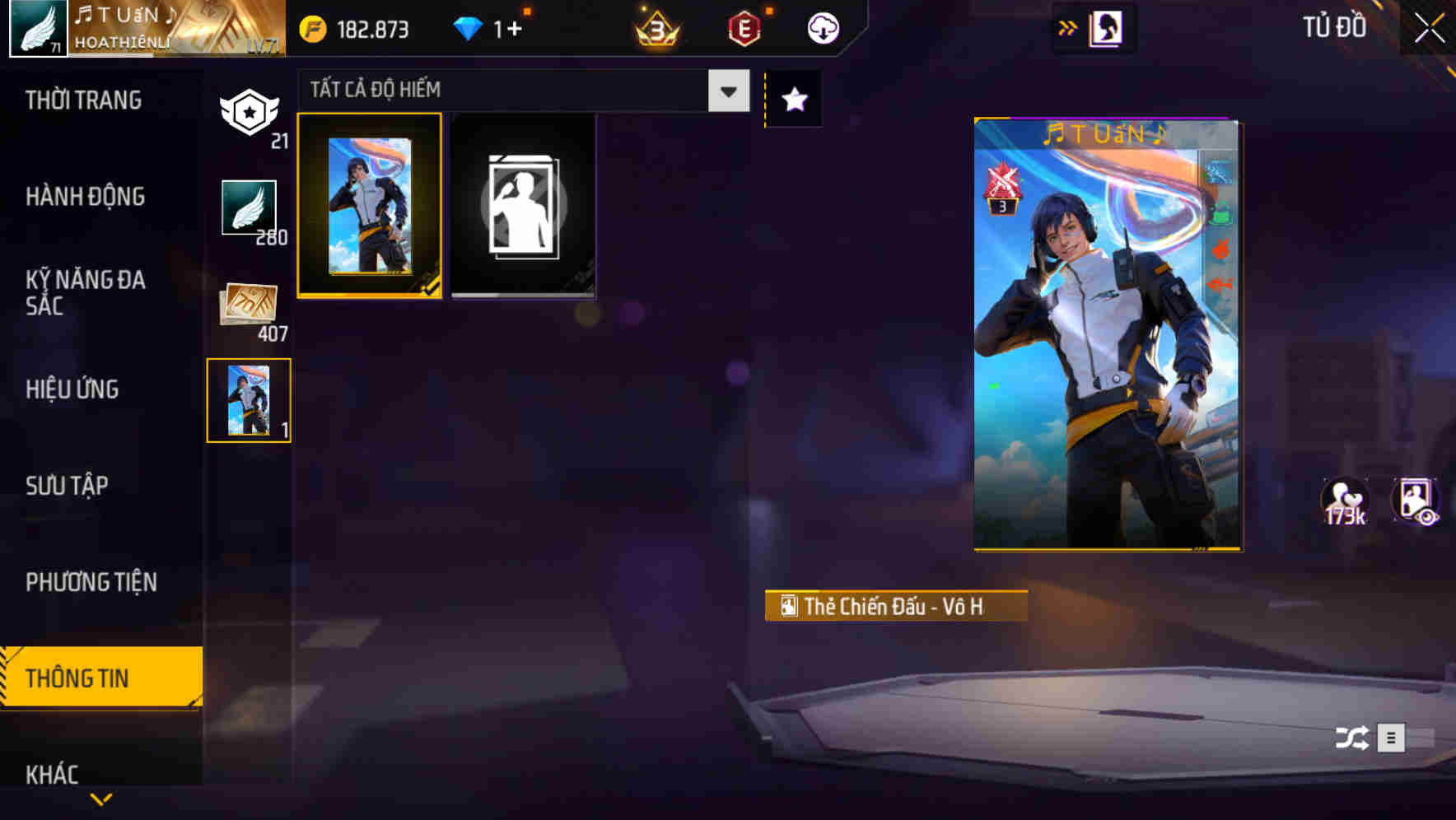Click the red hexagon E badge
1456x820 pixels.
pyautogui.click(x=744, y=29)
